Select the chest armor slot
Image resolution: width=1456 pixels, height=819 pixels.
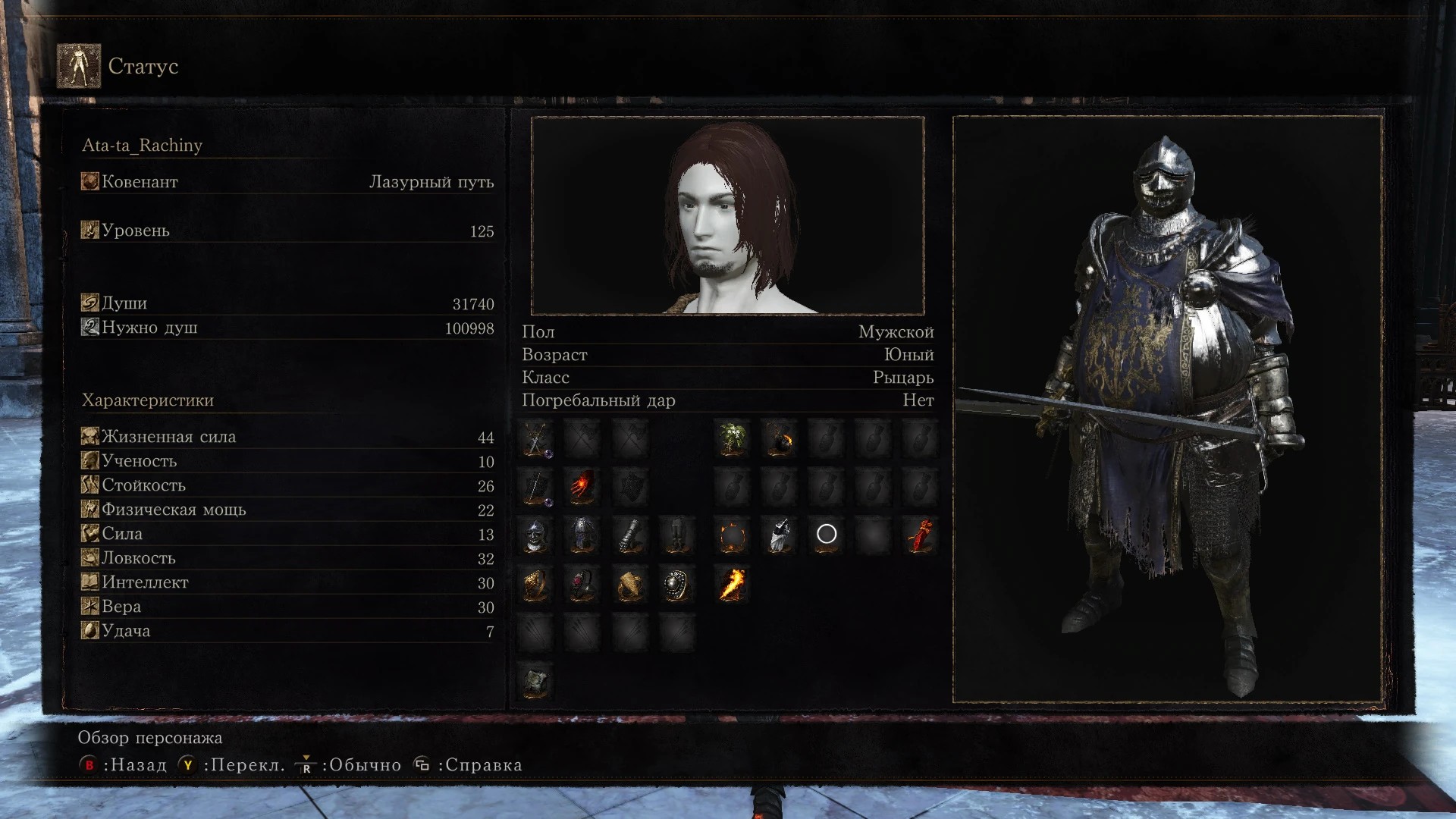pos(582,536)
